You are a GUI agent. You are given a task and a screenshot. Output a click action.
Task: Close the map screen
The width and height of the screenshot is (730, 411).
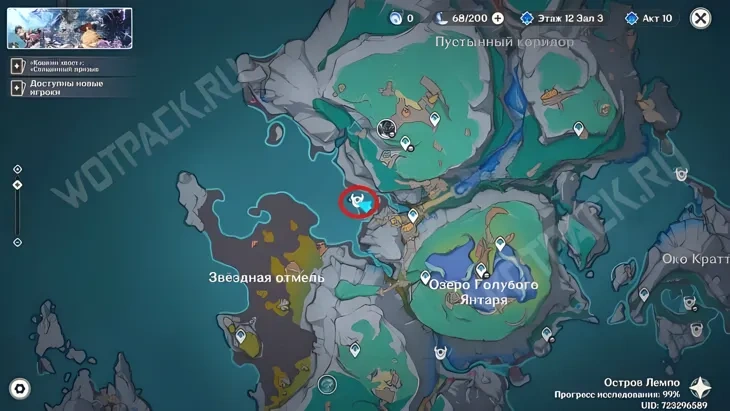[x=701, y=18]
